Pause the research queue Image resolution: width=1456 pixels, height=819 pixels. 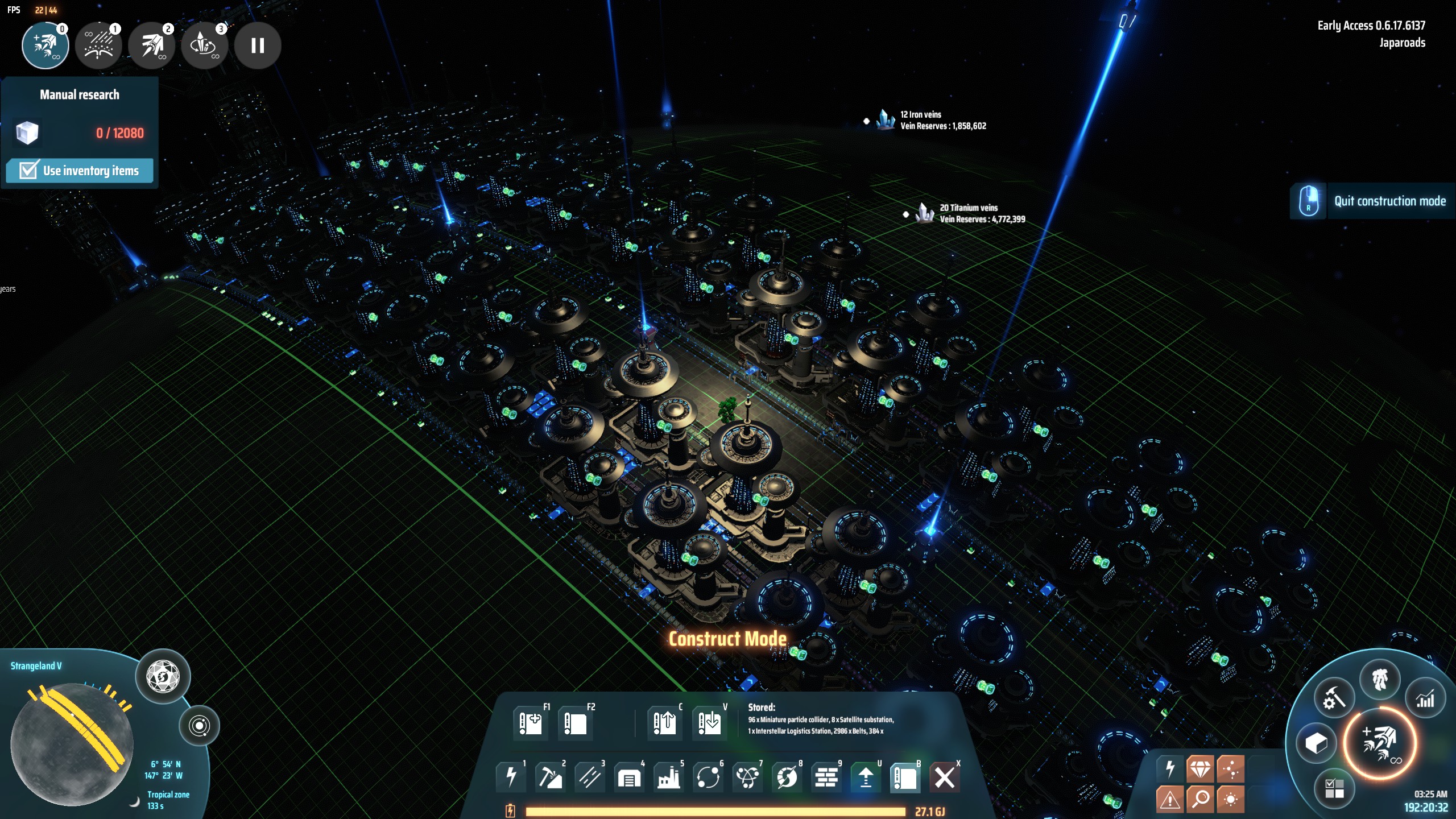click(258, 45)
